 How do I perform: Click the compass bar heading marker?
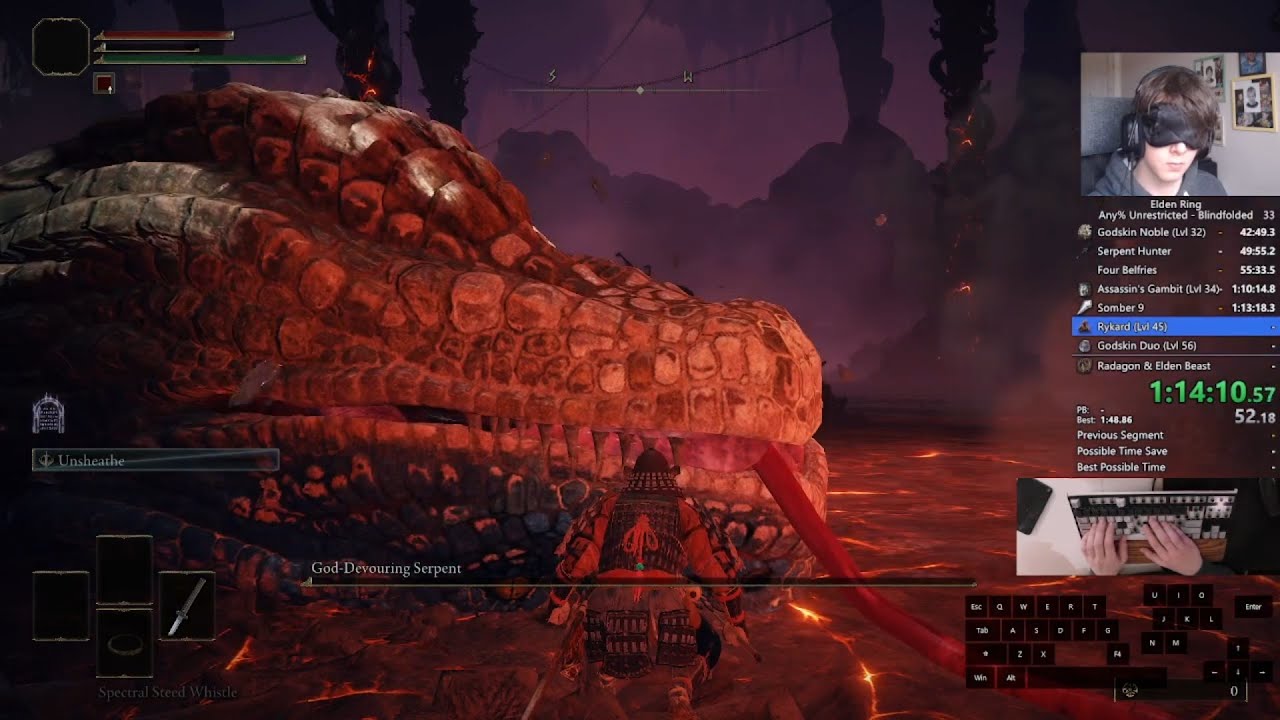pyautogui.click(x=640, y=91)
